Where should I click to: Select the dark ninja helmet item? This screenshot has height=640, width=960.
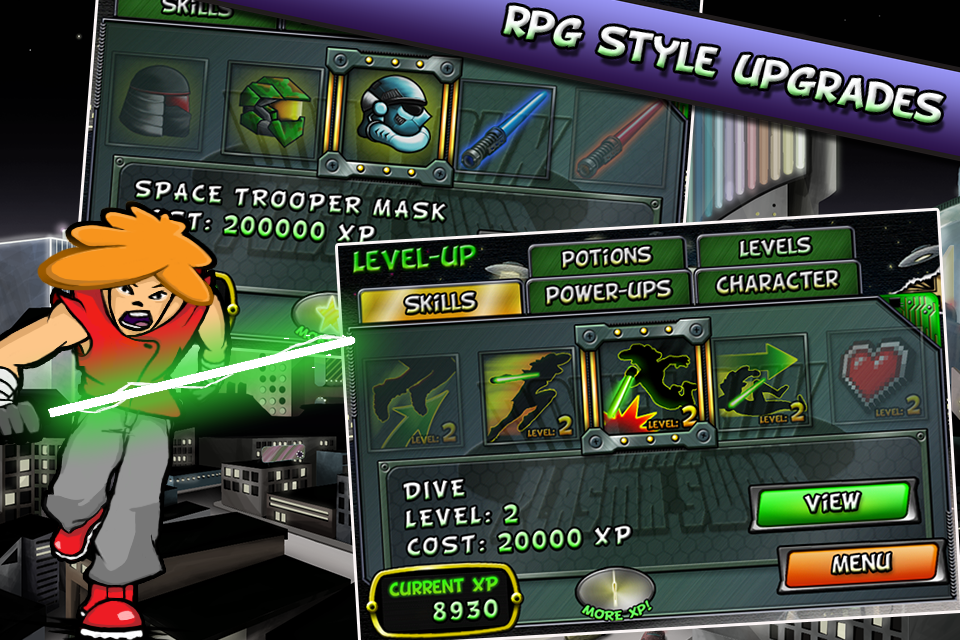coord(158,101)
